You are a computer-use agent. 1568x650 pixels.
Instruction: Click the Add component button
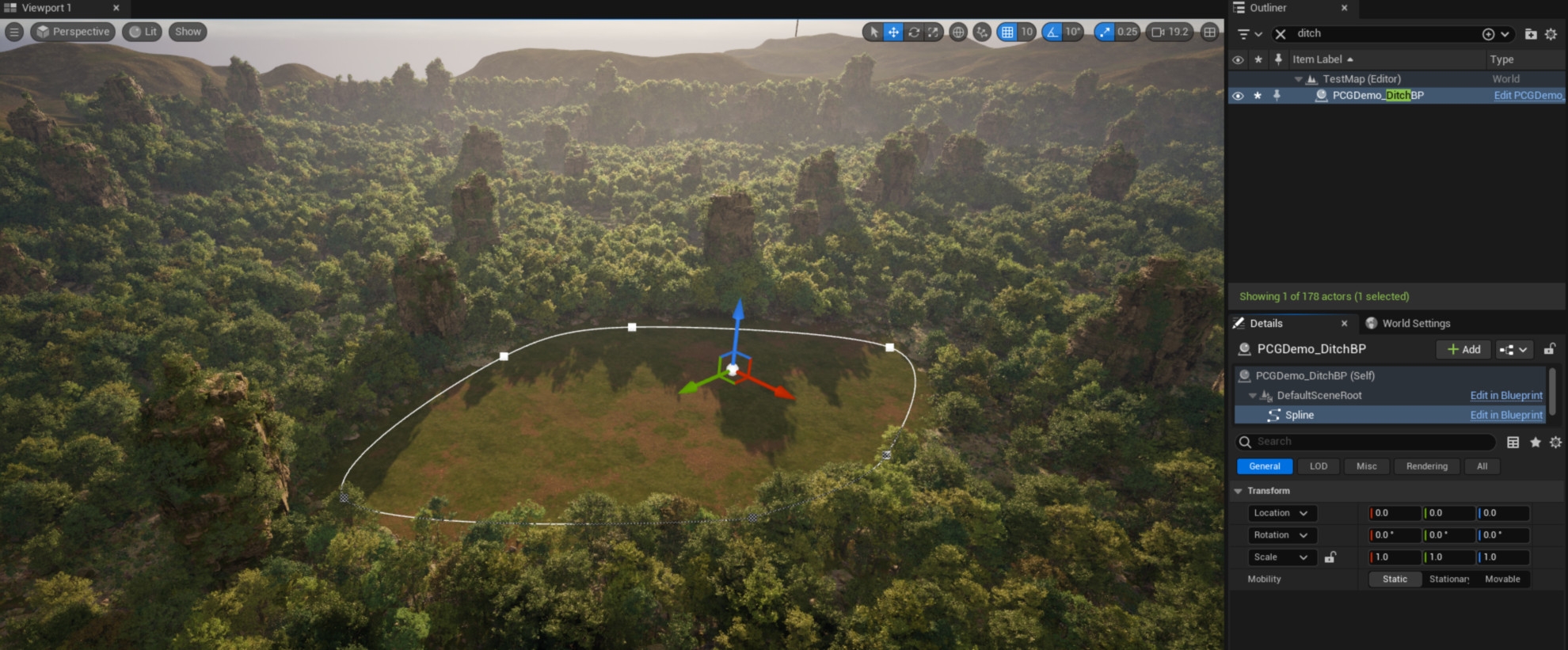[x=1463, y=349]
